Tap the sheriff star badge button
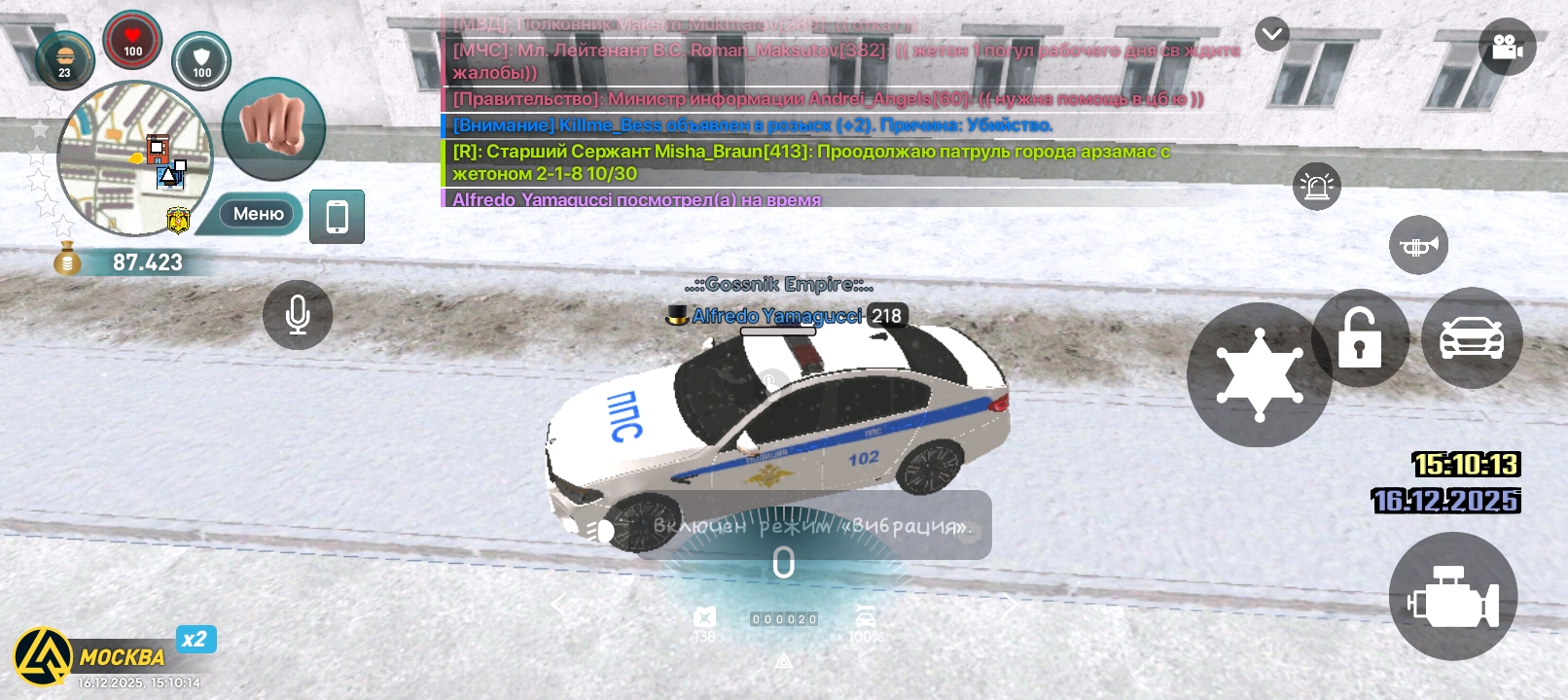The image size is (1568, 700). pyautogui.click(x=1259, y=375)
